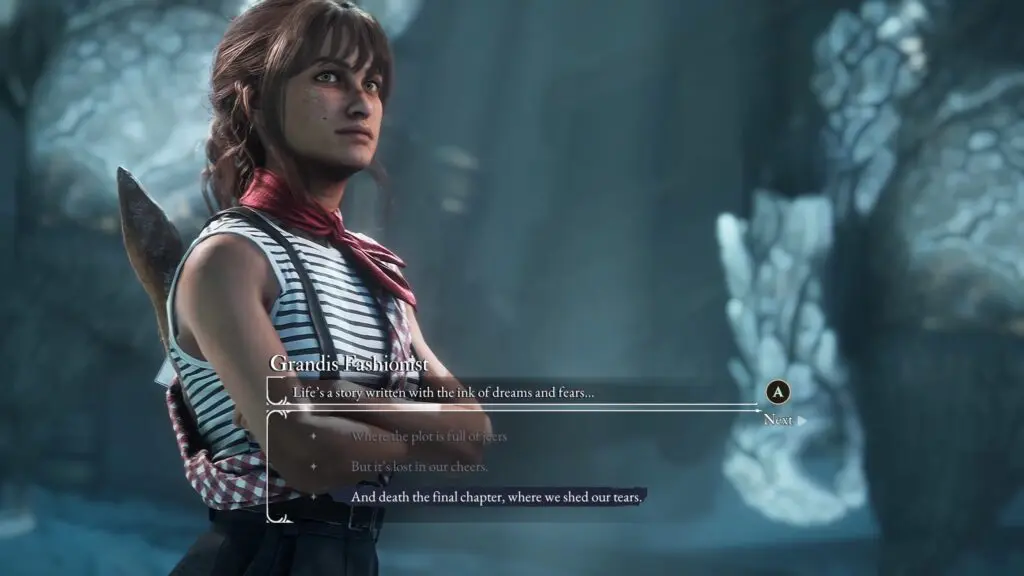
Task: Select "But it's lost in our cheers" option
Action: [419, 467]
